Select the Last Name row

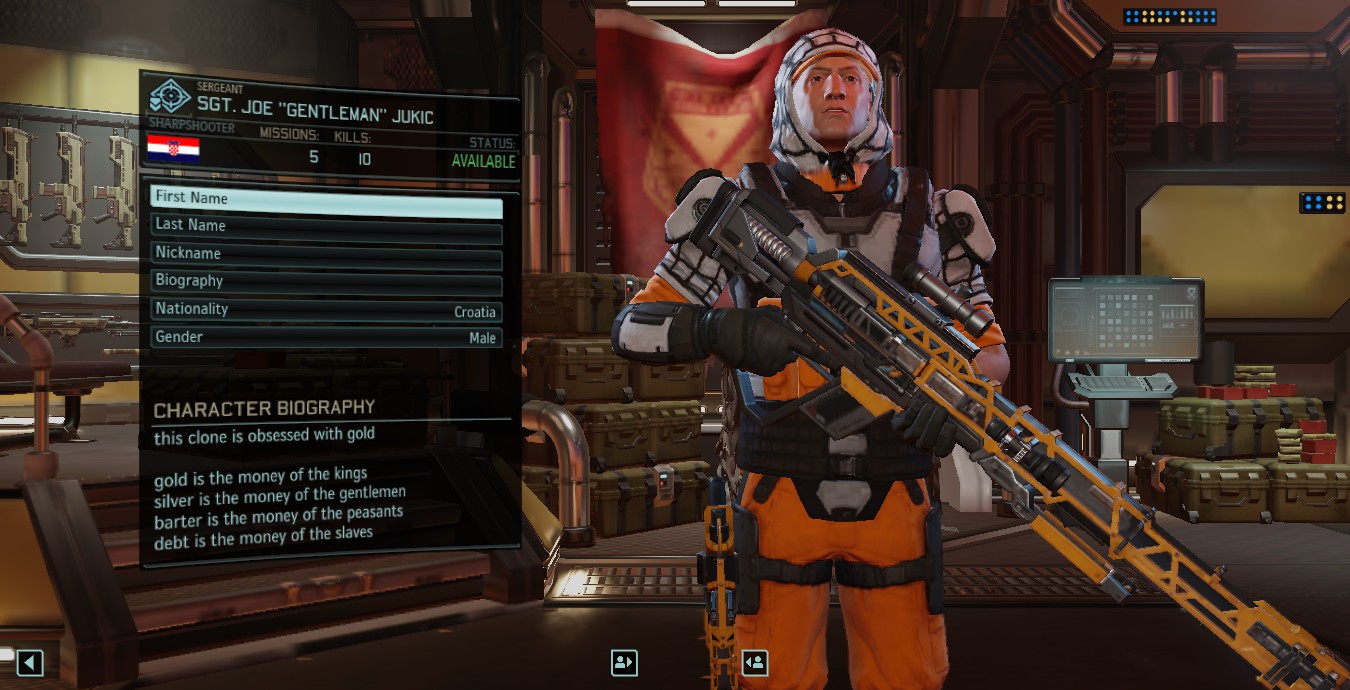326,226
